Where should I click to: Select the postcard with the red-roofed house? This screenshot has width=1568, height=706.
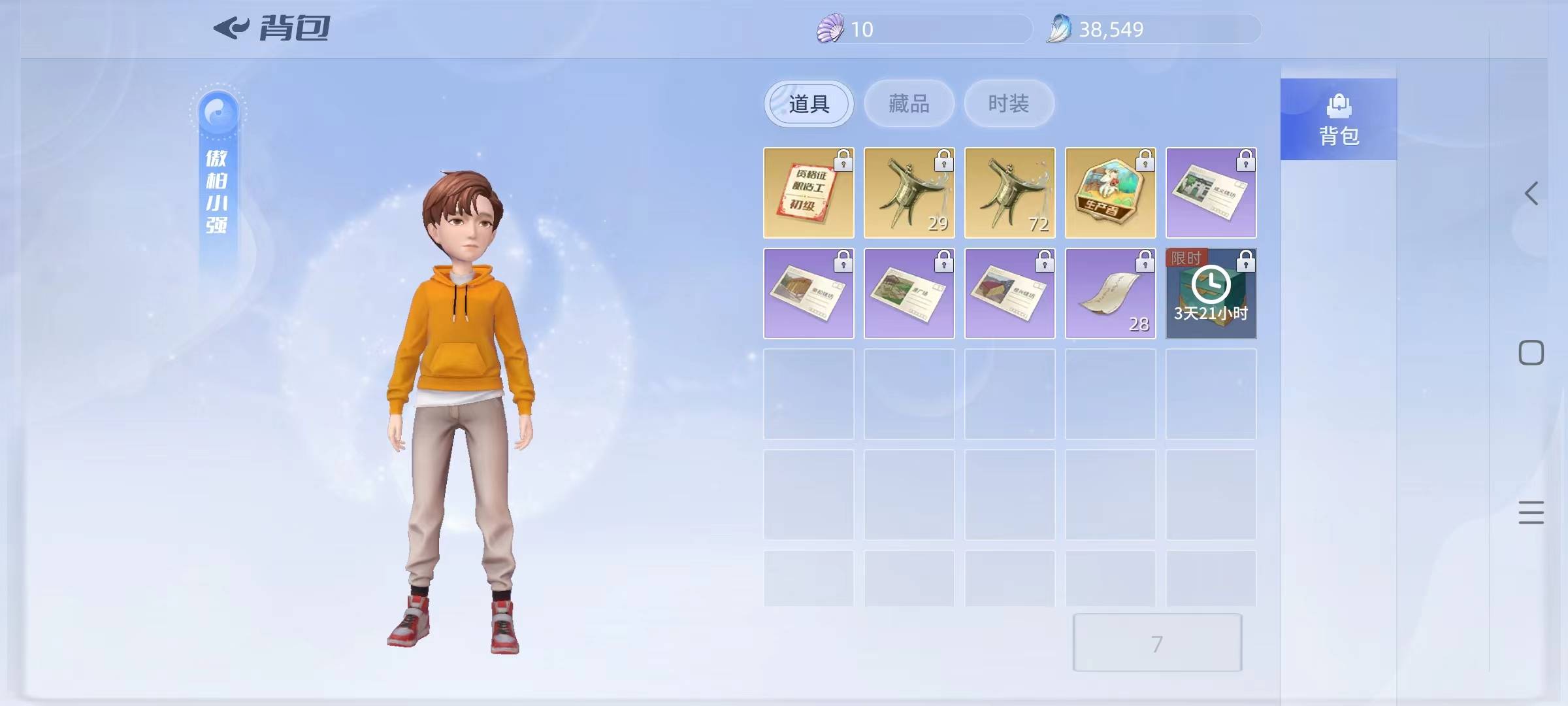pyautogui.click(x=1009, y=294)
